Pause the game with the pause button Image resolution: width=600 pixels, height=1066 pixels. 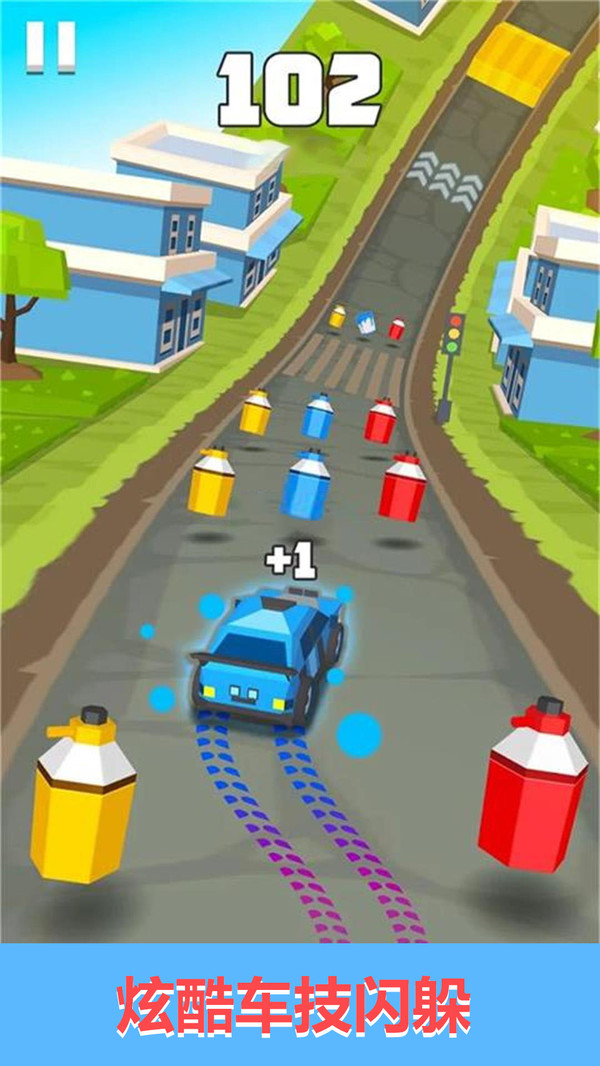click(x=51, y=47)
